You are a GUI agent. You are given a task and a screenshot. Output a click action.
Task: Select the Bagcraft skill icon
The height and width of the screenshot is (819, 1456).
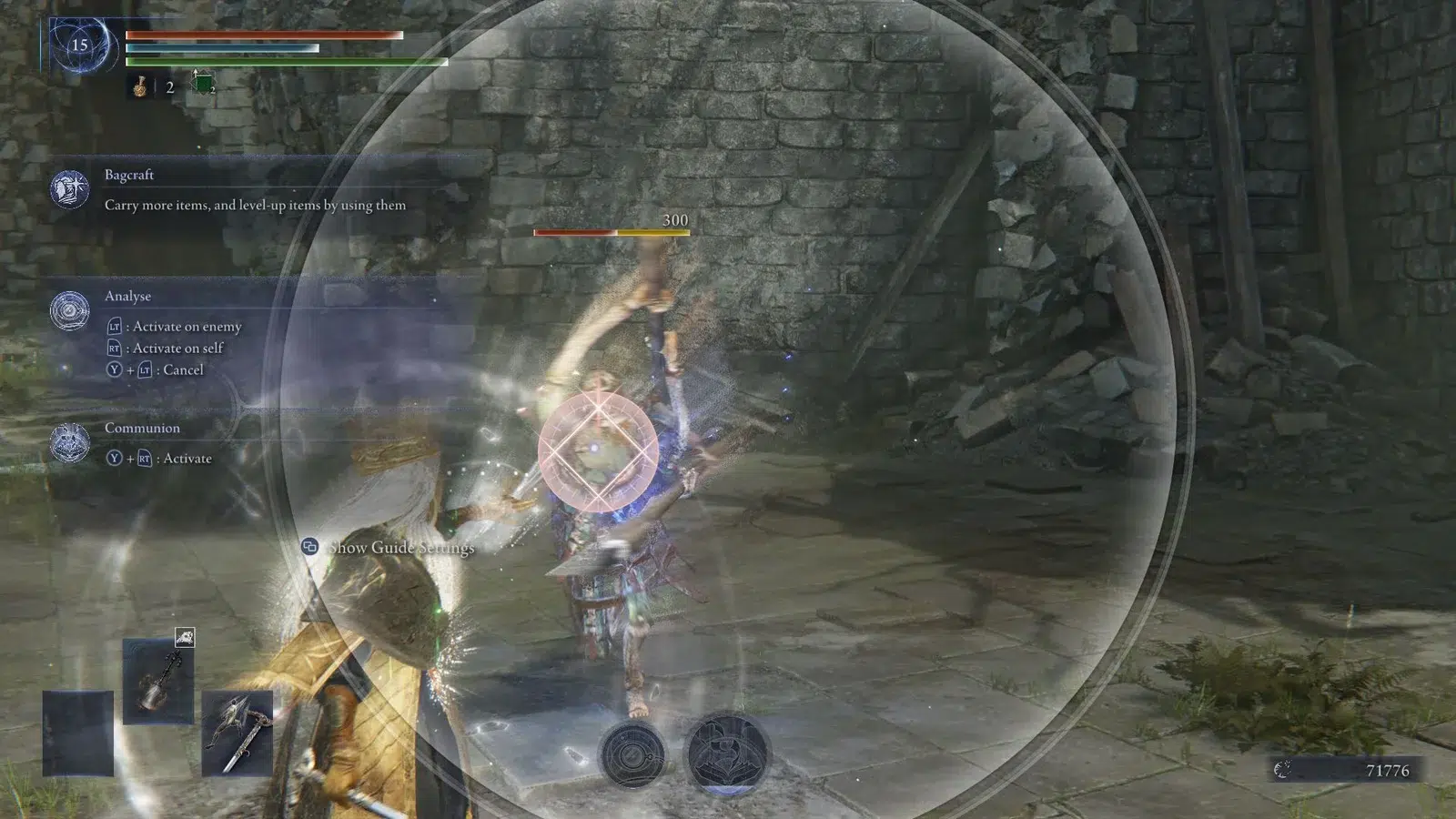click(x=70, y=189)
